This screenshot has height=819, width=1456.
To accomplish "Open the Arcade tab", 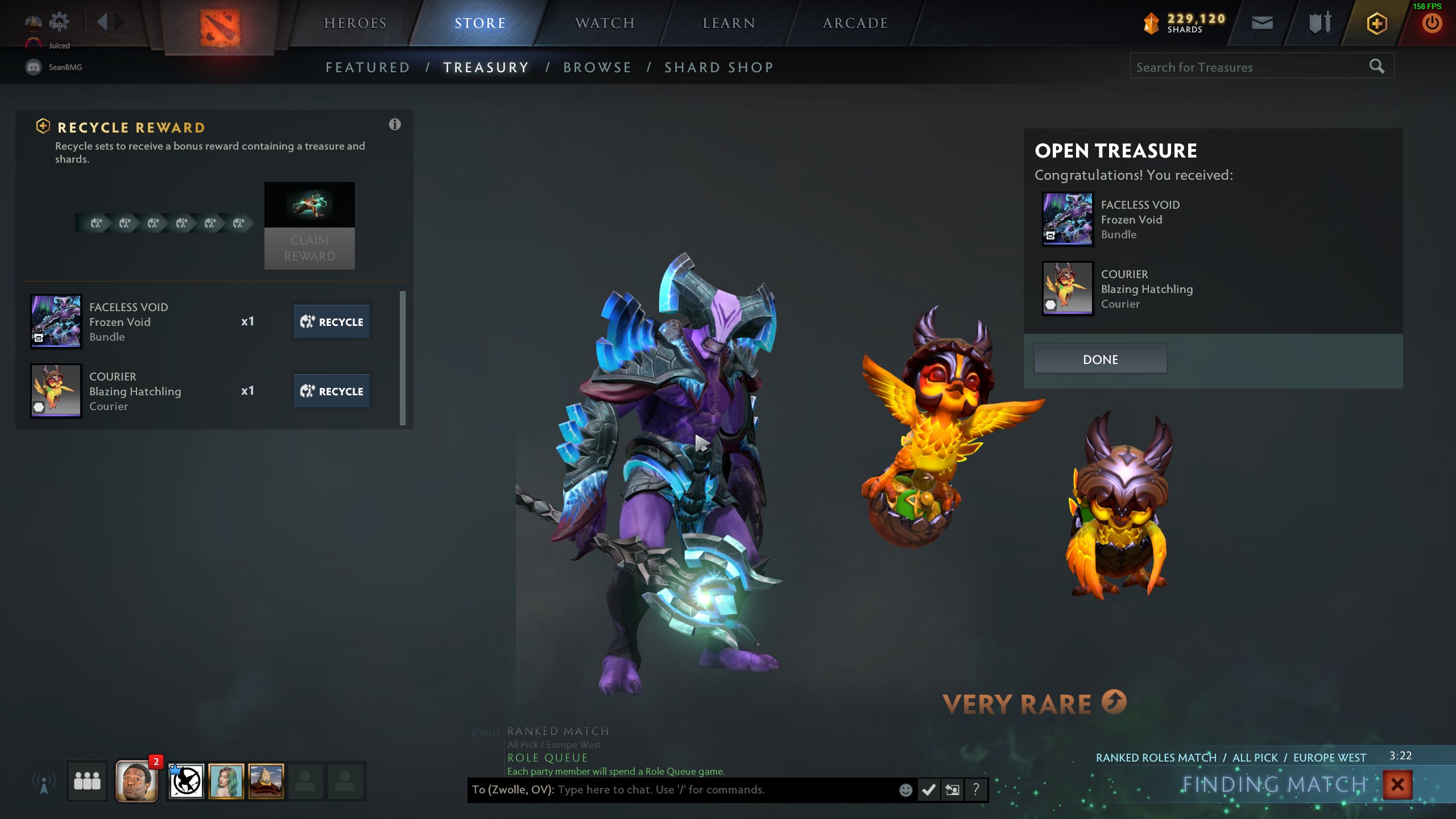I will (855, 23).
